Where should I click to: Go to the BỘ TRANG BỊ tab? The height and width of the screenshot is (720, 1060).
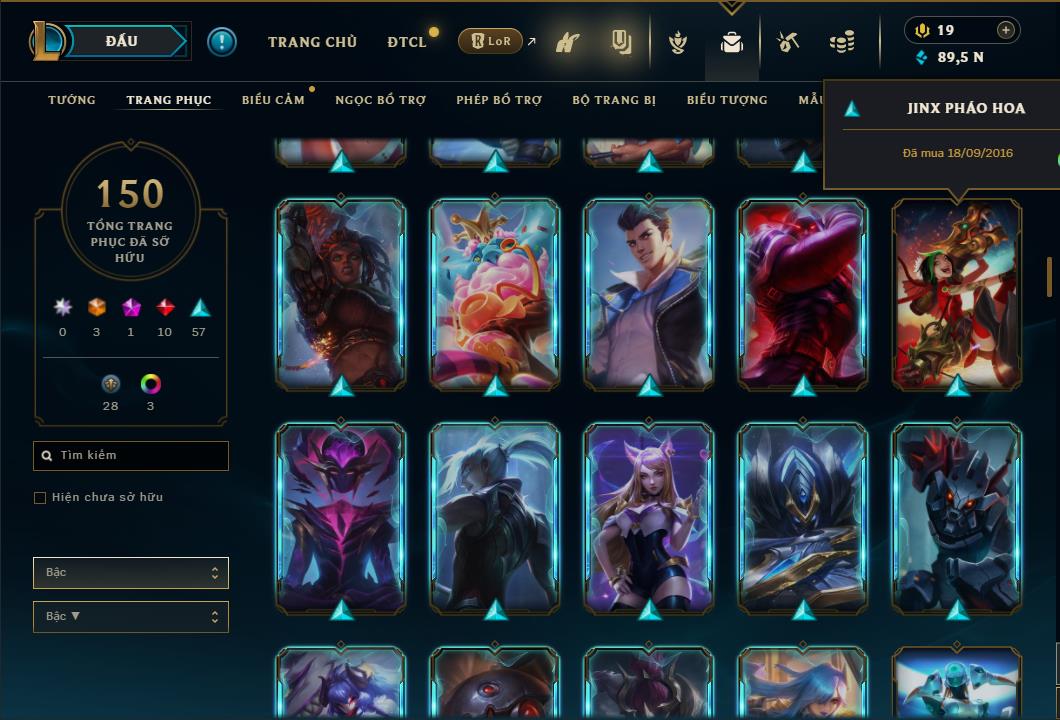click(614, 100)
